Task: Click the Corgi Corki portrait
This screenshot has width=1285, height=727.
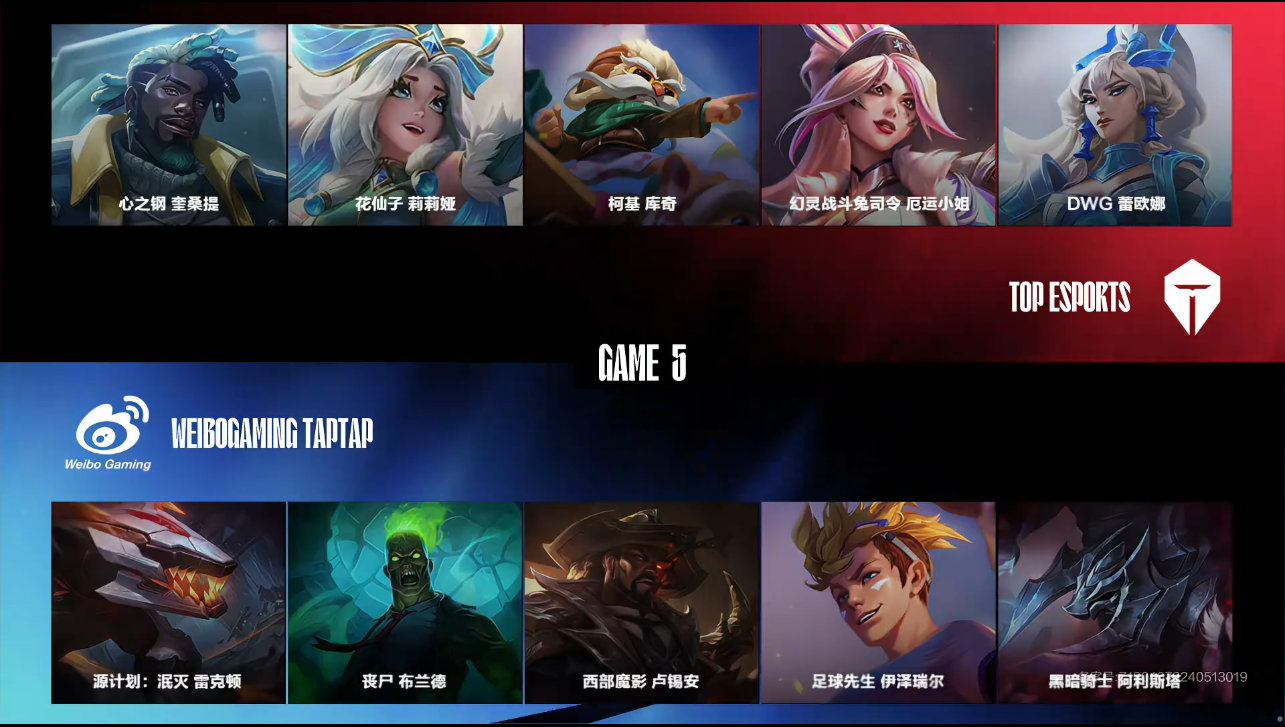Action: pyautogui.click(x=642, y=125)
